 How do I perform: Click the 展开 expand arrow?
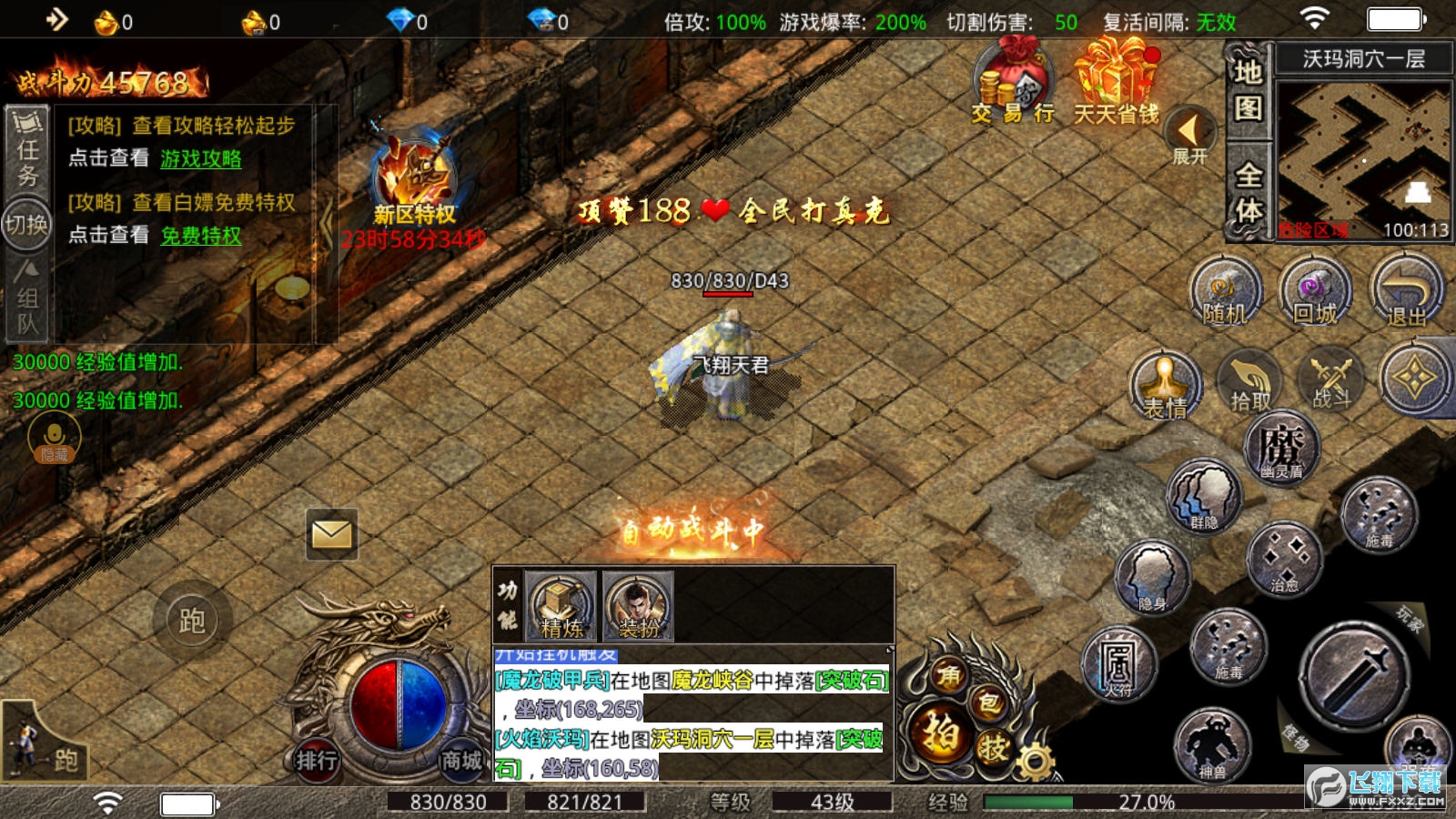click(x=1188, y=136)
